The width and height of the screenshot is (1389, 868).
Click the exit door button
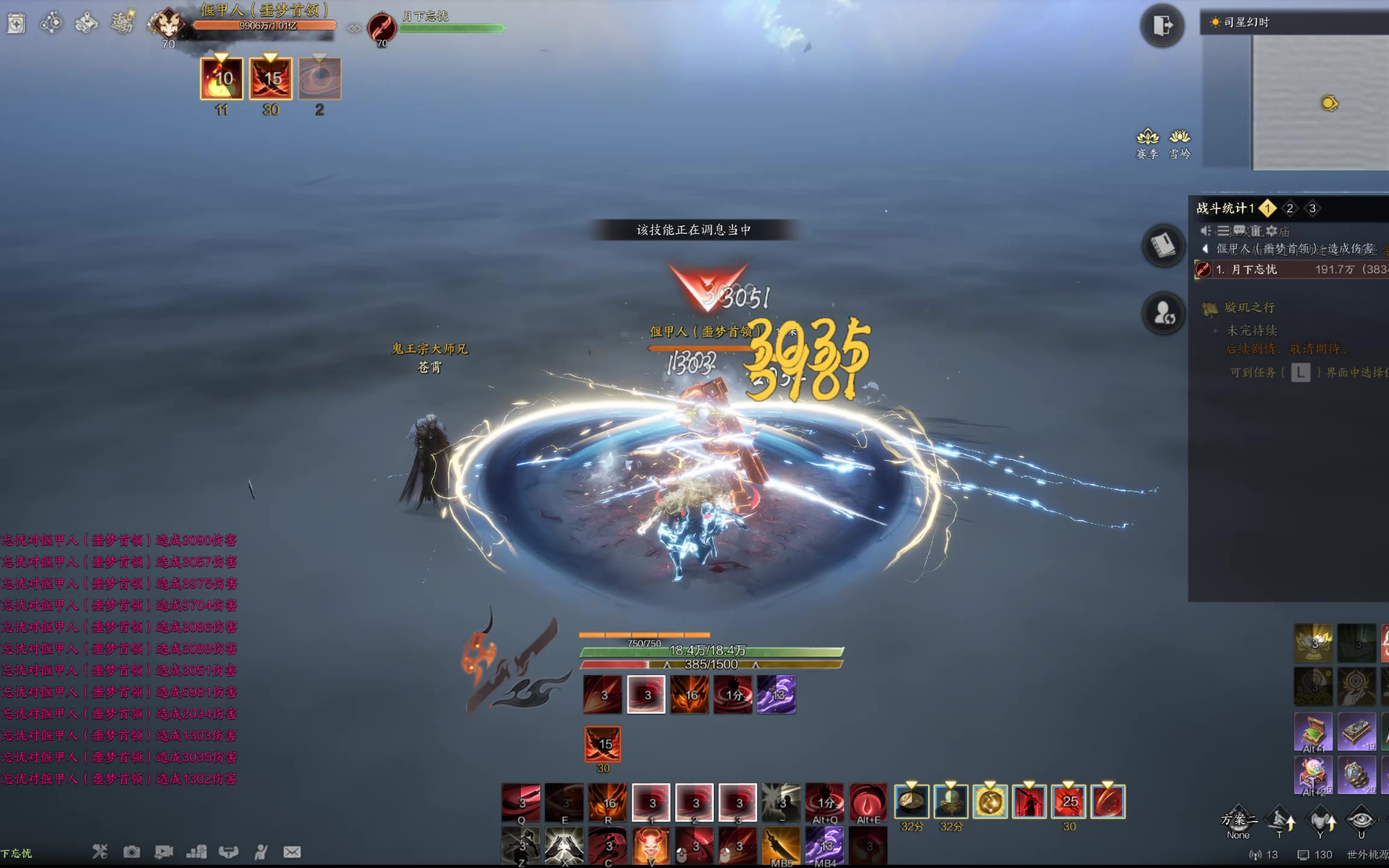click(1162, 25)
